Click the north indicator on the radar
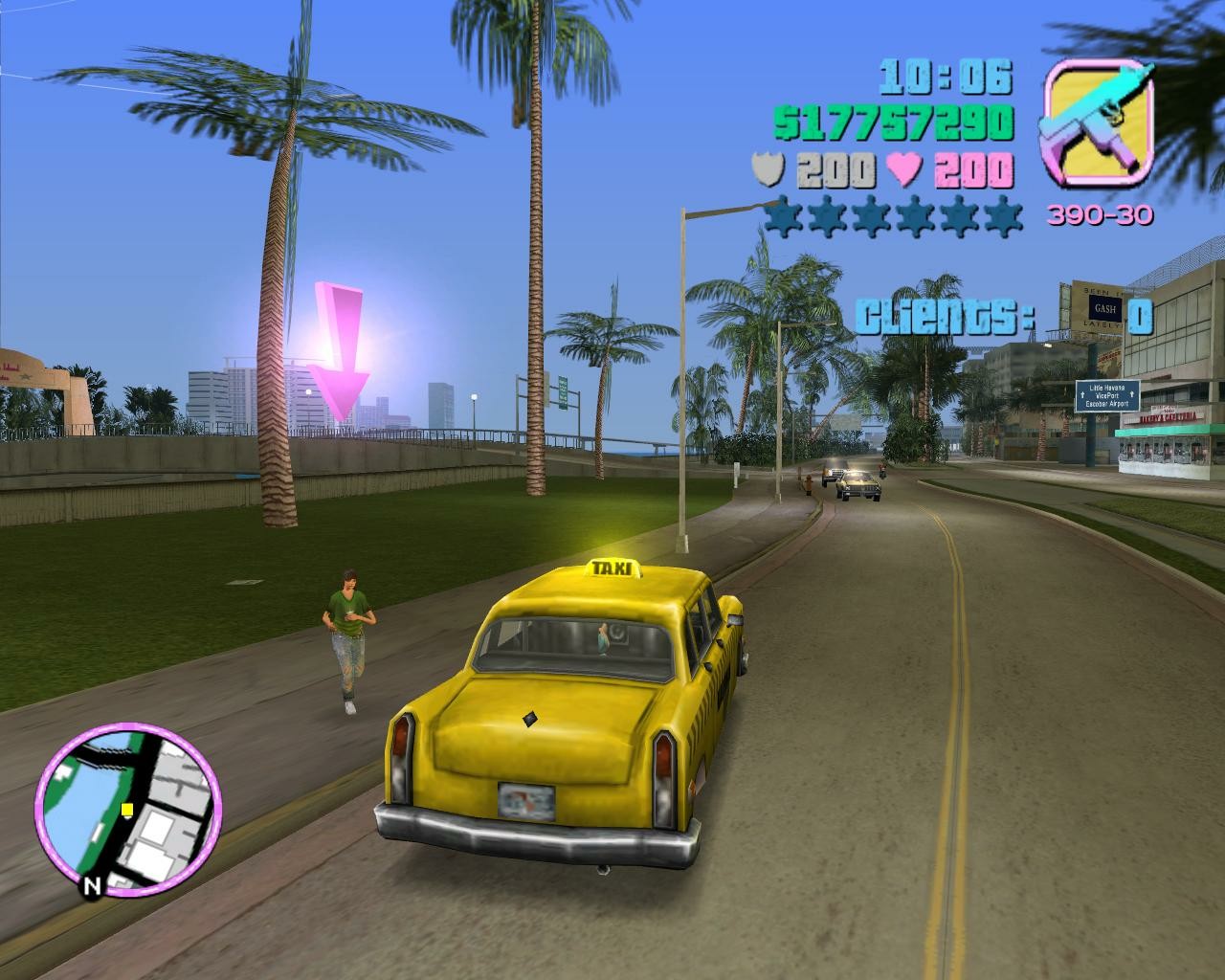 coord(92,886)
